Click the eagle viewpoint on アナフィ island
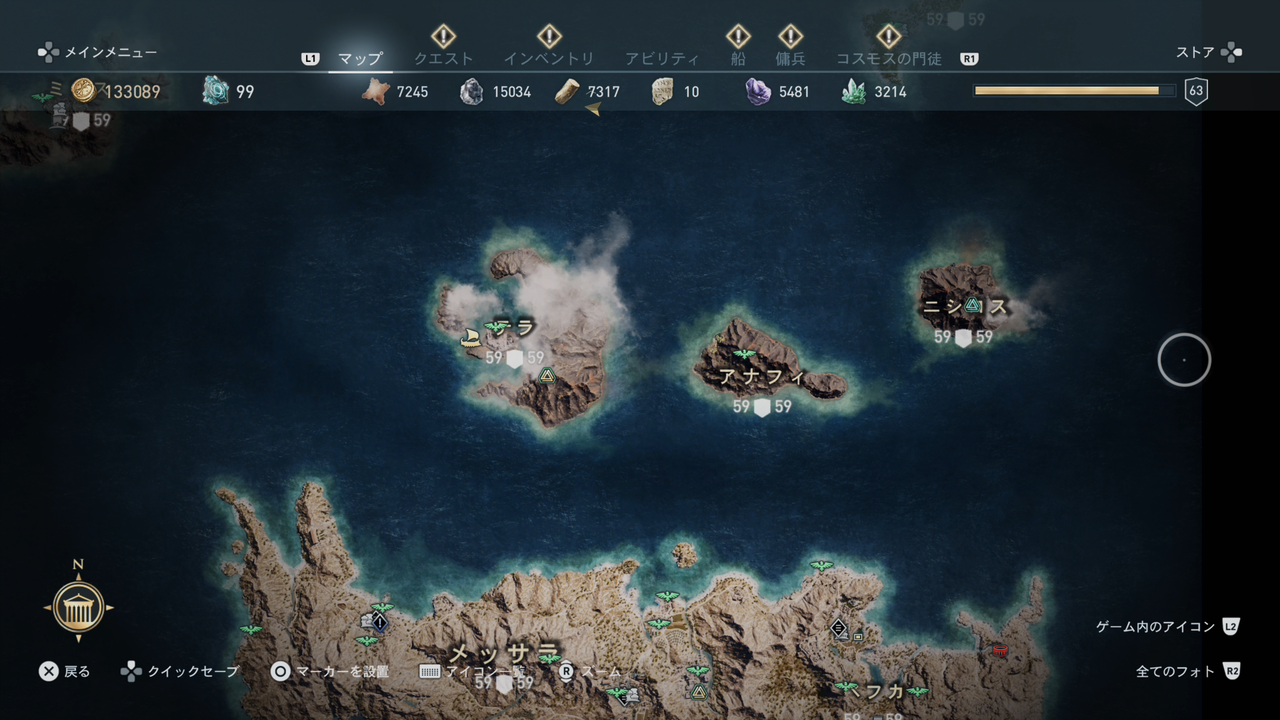Image resolution: width=1280 pixels, height=720 pixels. (x=743, y=354)
